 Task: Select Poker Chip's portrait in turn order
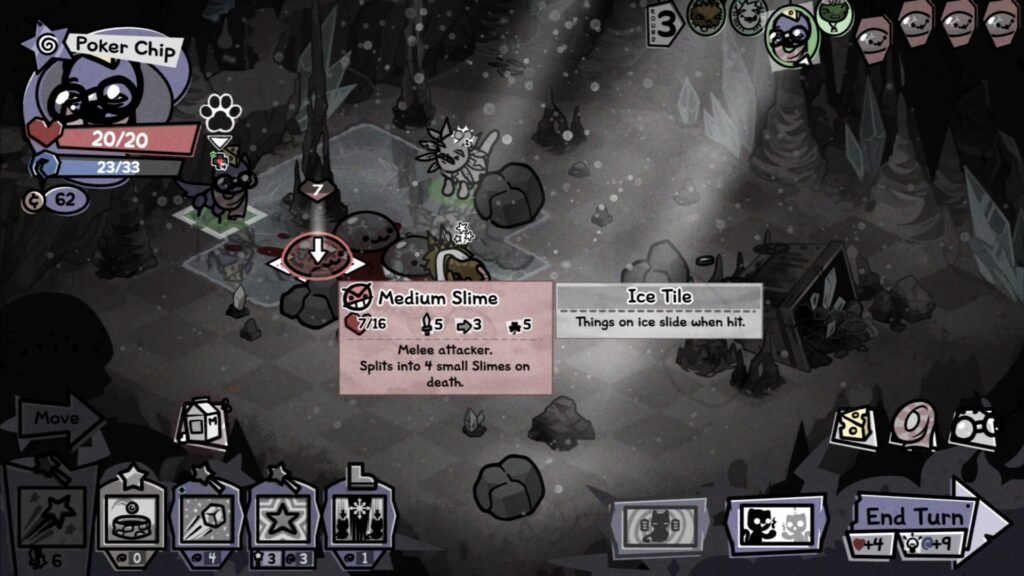point(790,36)
